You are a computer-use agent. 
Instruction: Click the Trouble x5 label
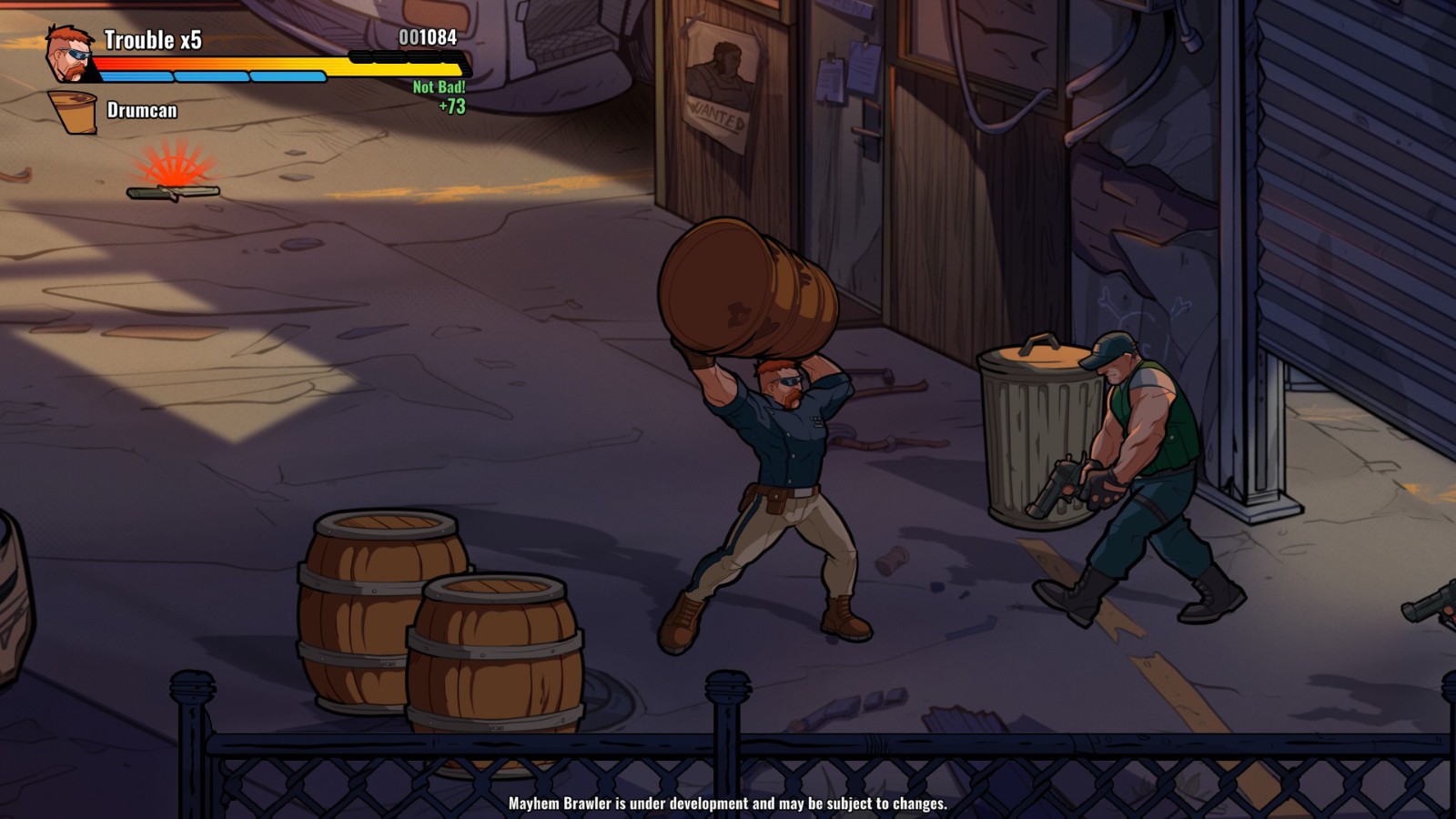150,39
